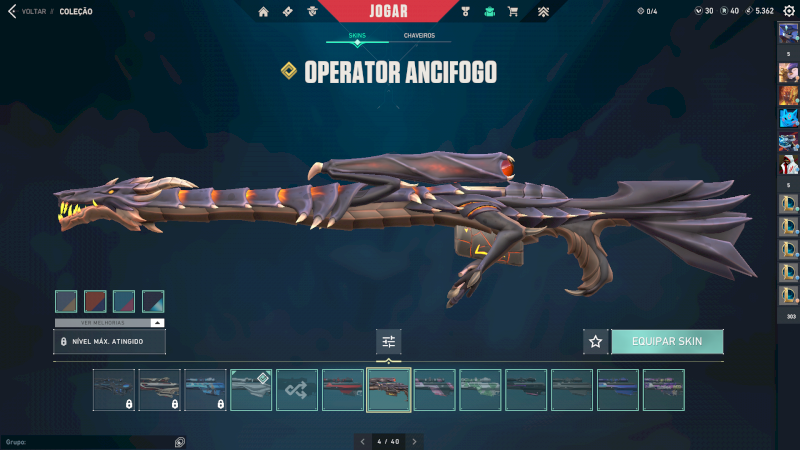Viewport: 800px width, 450px height.
Task: Mark skin as favorite with star button
Action: 596,341
